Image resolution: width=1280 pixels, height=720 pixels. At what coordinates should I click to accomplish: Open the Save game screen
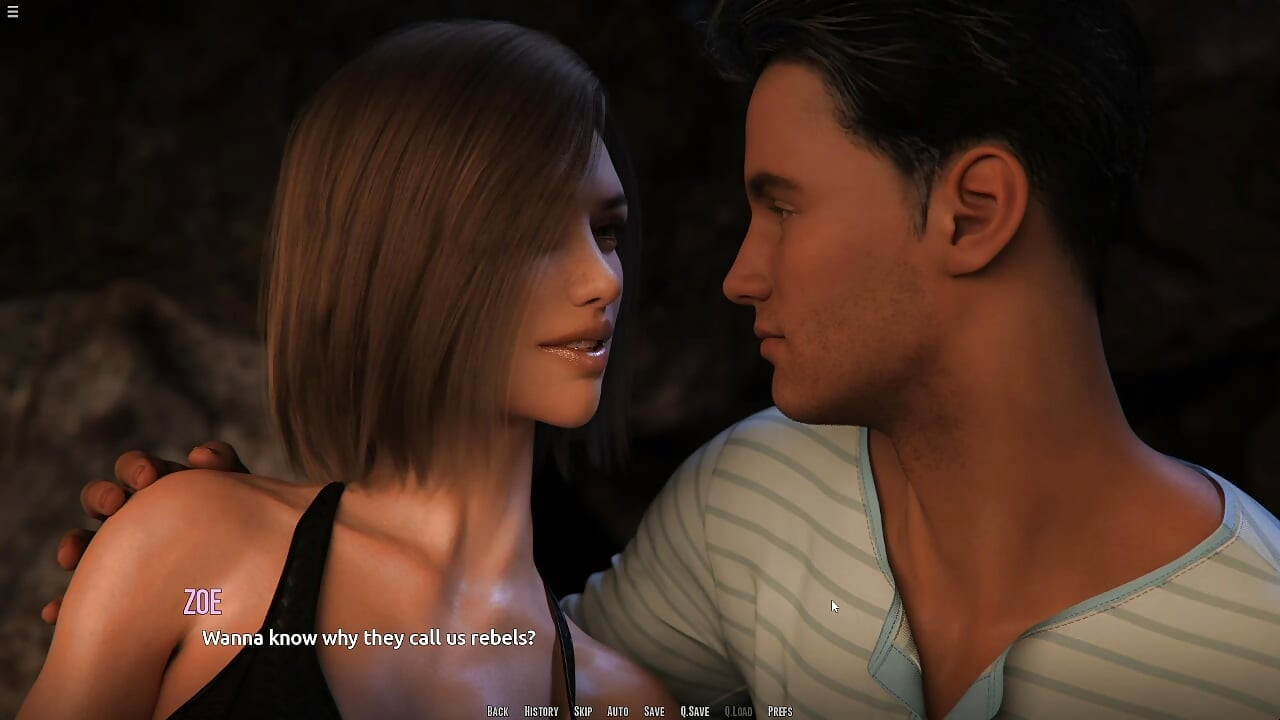click(x=654, y=711)
